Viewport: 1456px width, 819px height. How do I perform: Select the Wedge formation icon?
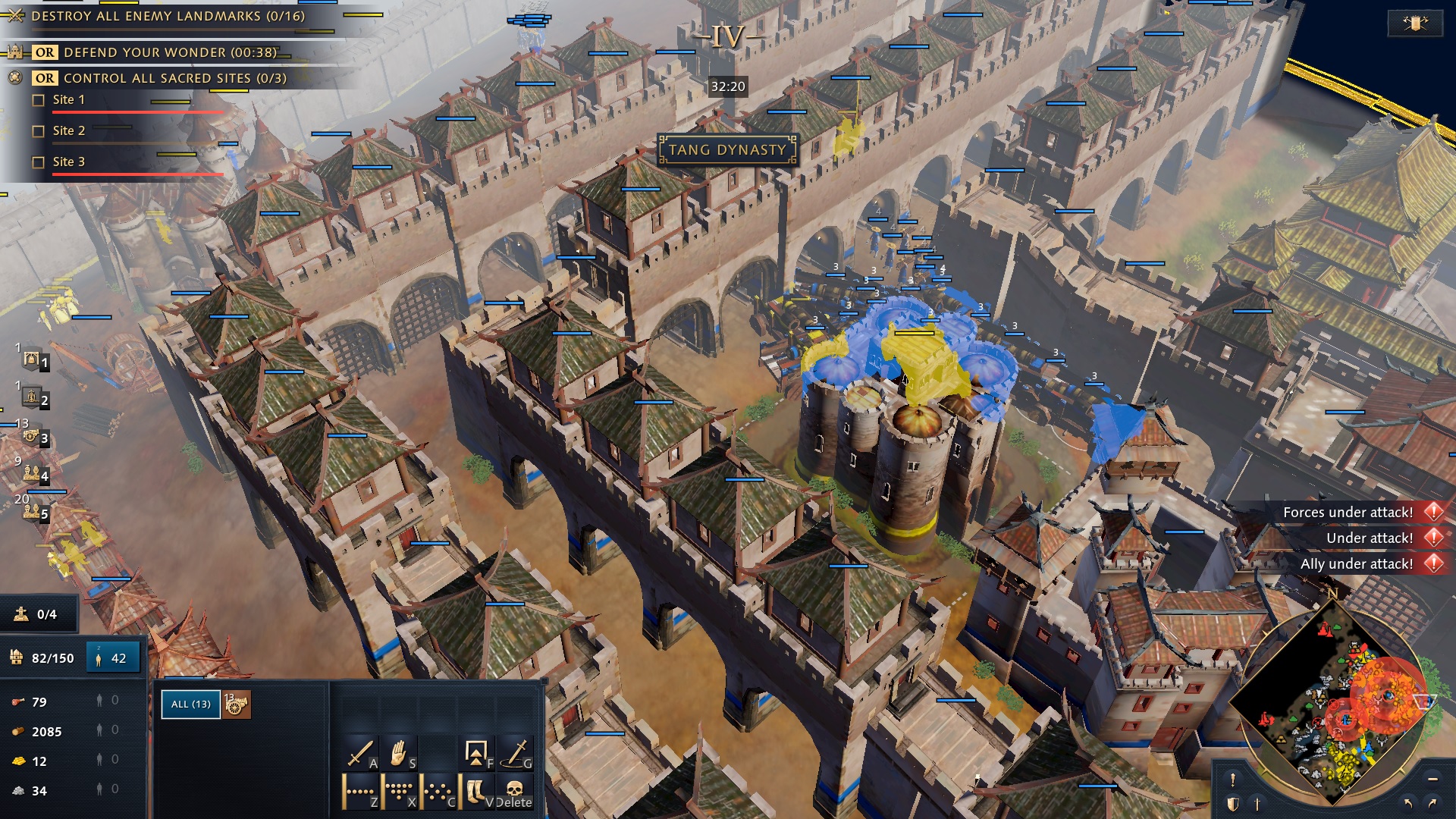click(x=397, y=792)
